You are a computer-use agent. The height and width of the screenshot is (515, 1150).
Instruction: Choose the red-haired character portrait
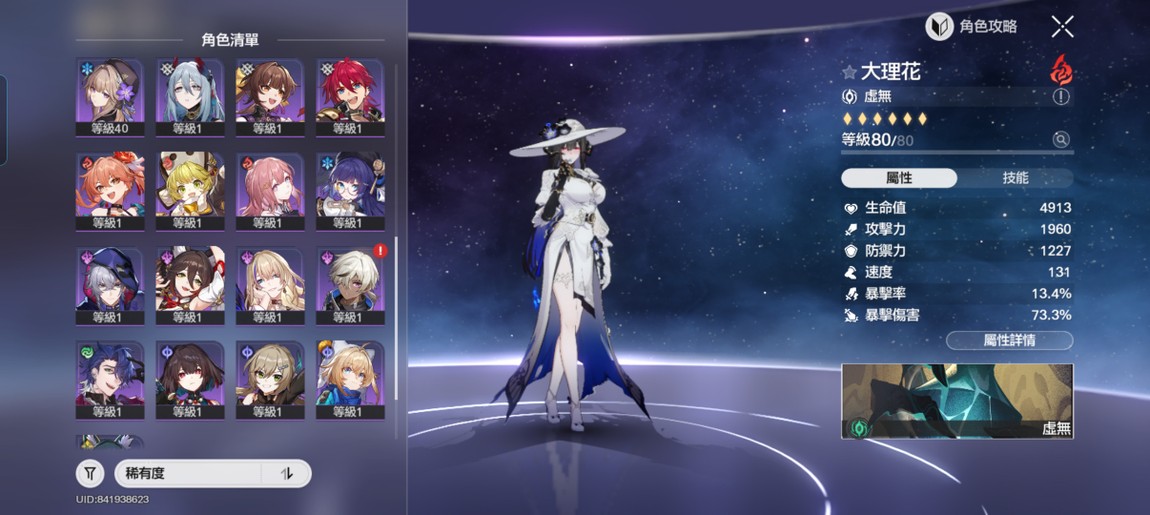coord(350,96)
